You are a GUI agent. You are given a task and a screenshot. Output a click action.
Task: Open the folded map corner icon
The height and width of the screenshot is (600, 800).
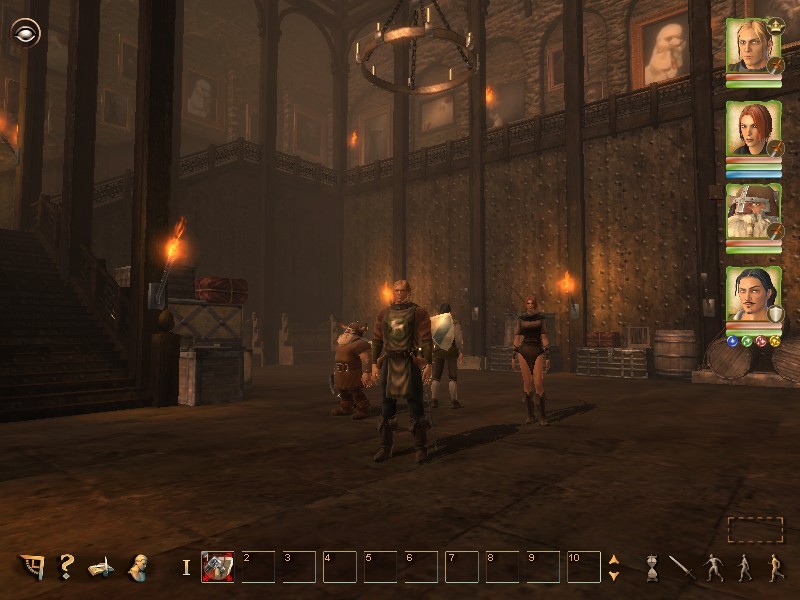(32, 567)
